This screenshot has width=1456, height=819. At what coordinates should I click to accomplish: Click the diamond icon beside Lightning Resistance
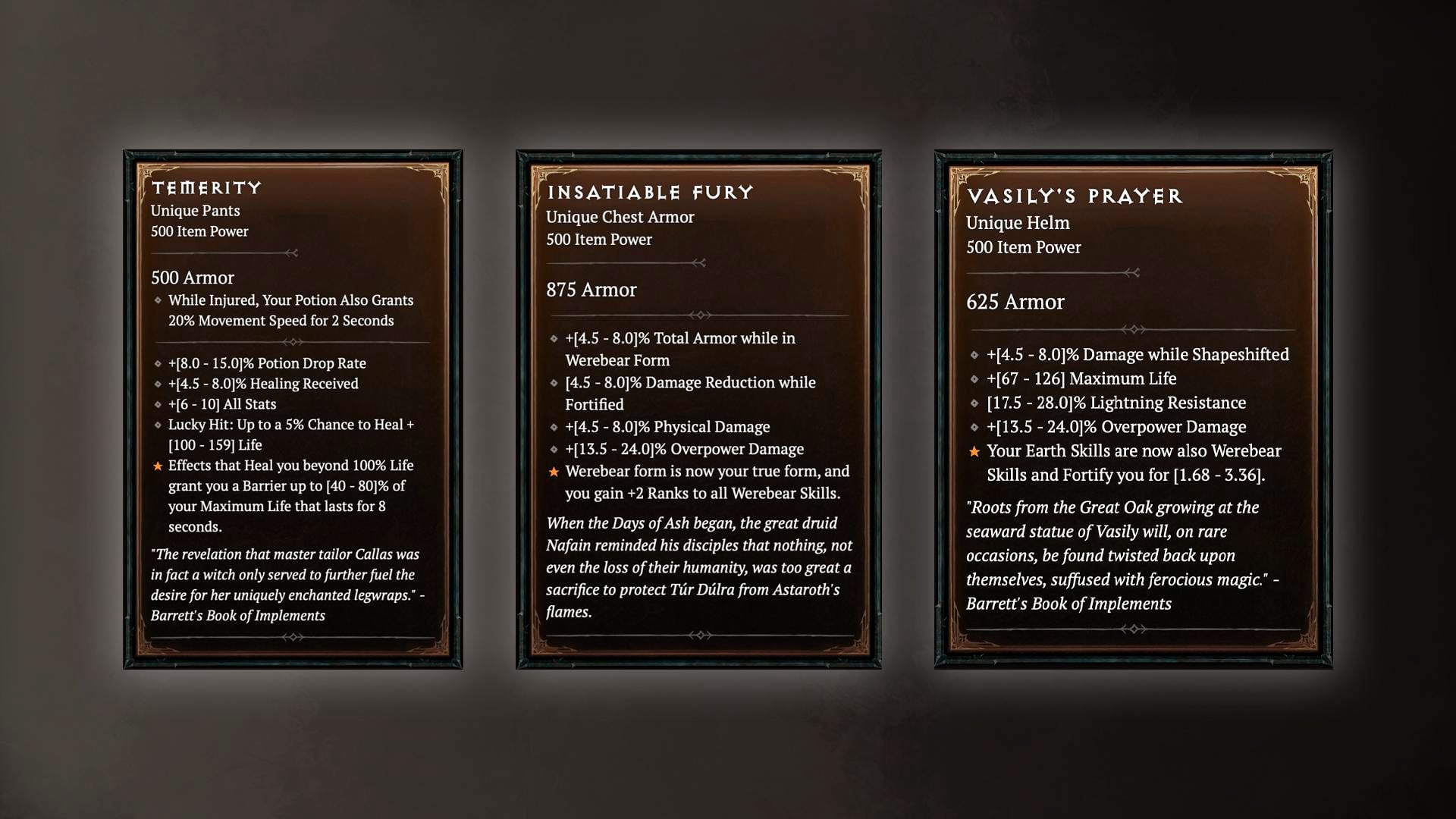click(974, 403)
